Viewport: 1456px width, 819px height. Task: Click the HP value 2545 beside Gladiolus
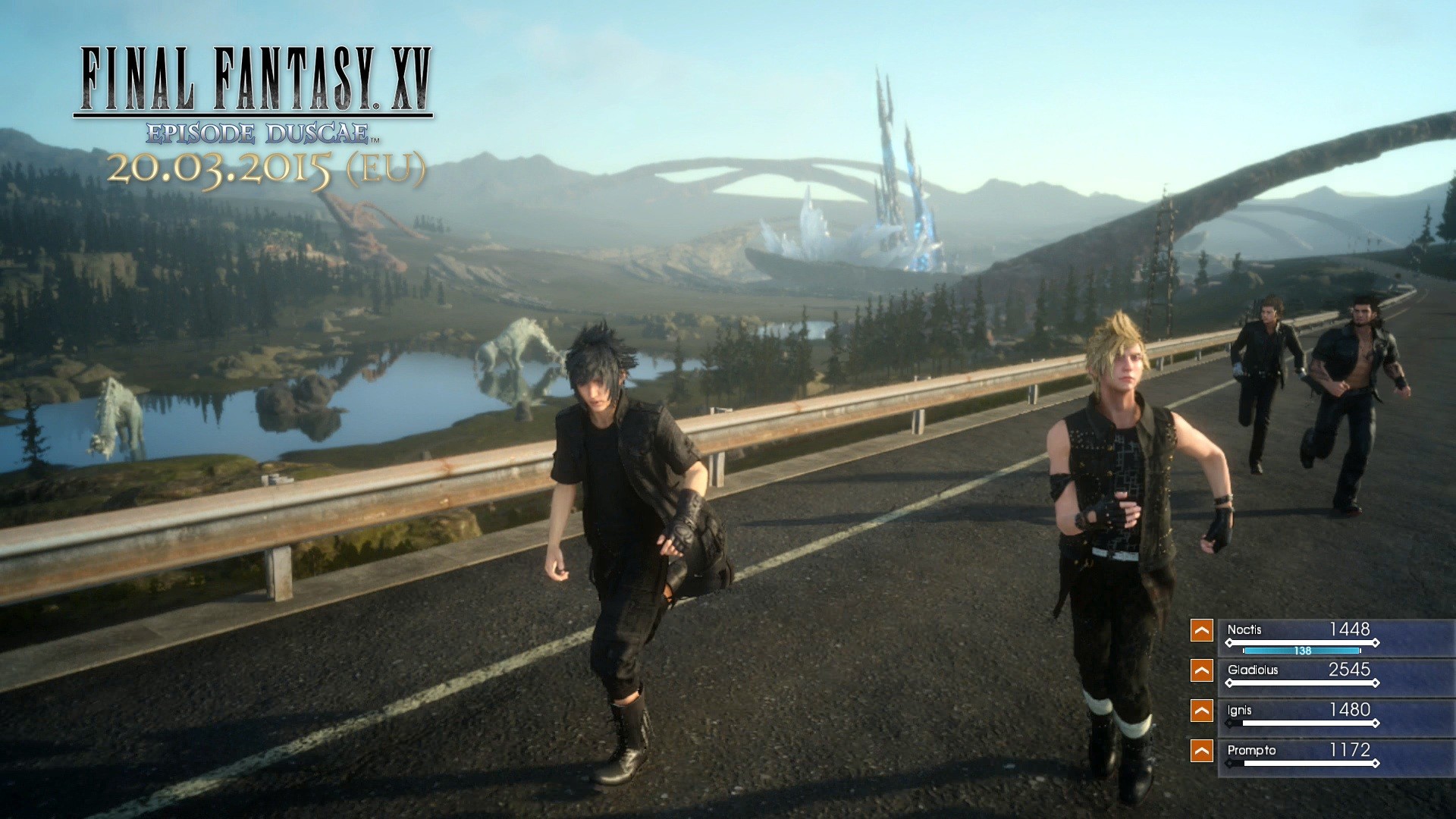pos(1350,670)
